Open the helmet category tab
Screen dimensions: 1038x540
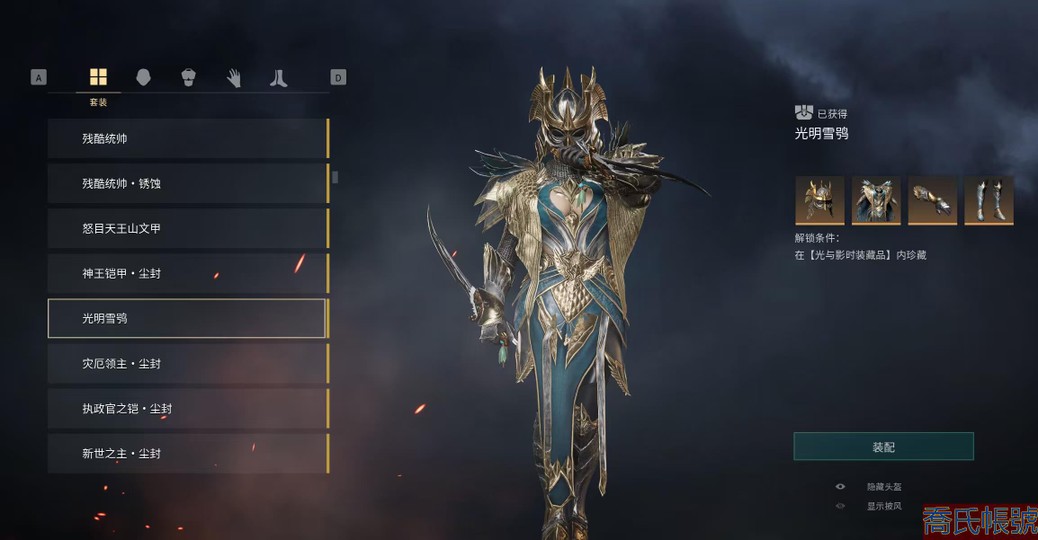pyautogui.click(x=143, y=78)
